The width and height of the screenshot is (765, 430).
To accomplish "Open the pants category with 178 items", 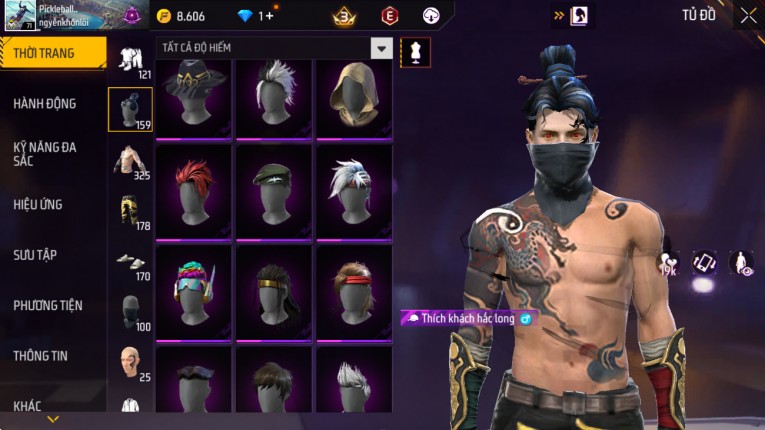I will (x=130, y=211).
